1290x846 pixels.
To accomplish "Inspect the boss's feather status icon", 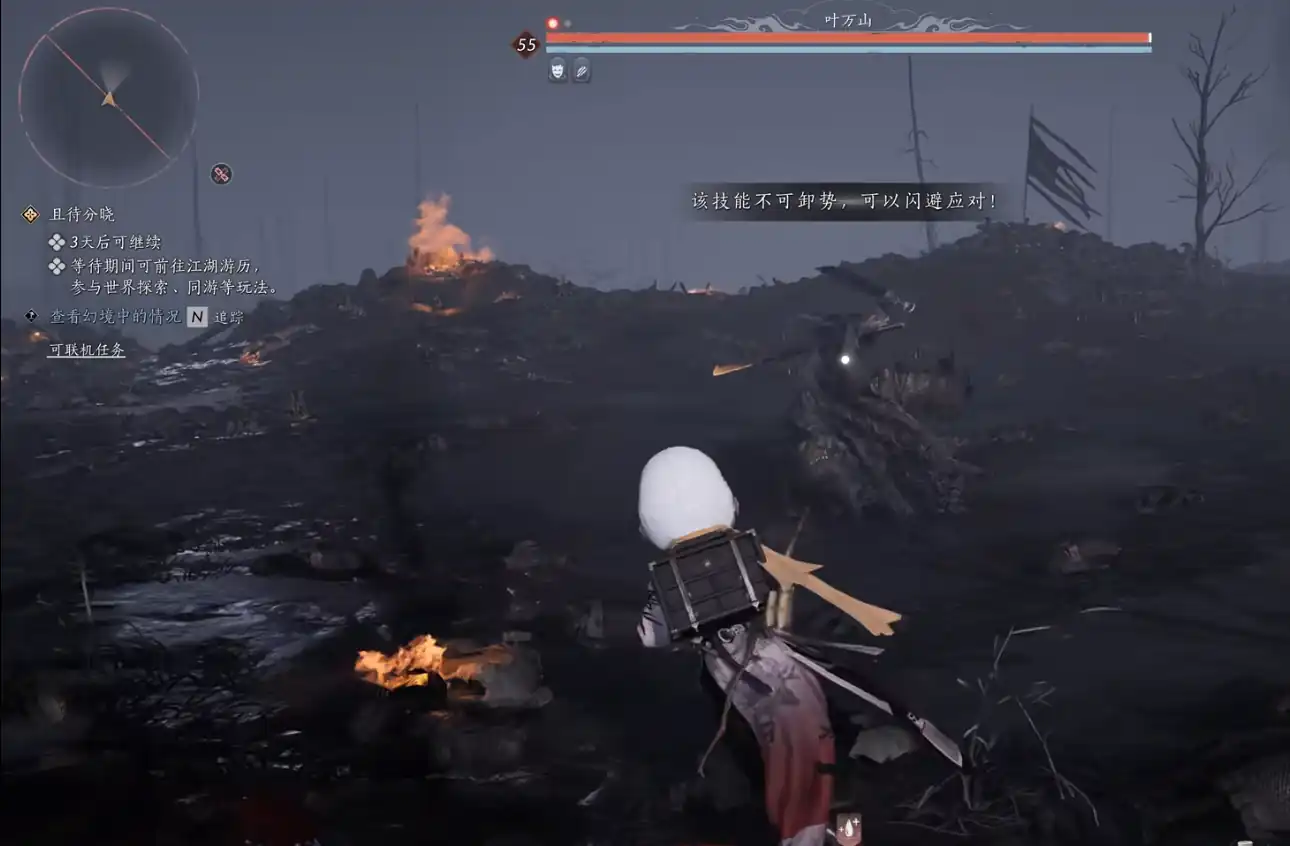I will tap(581, 70).
